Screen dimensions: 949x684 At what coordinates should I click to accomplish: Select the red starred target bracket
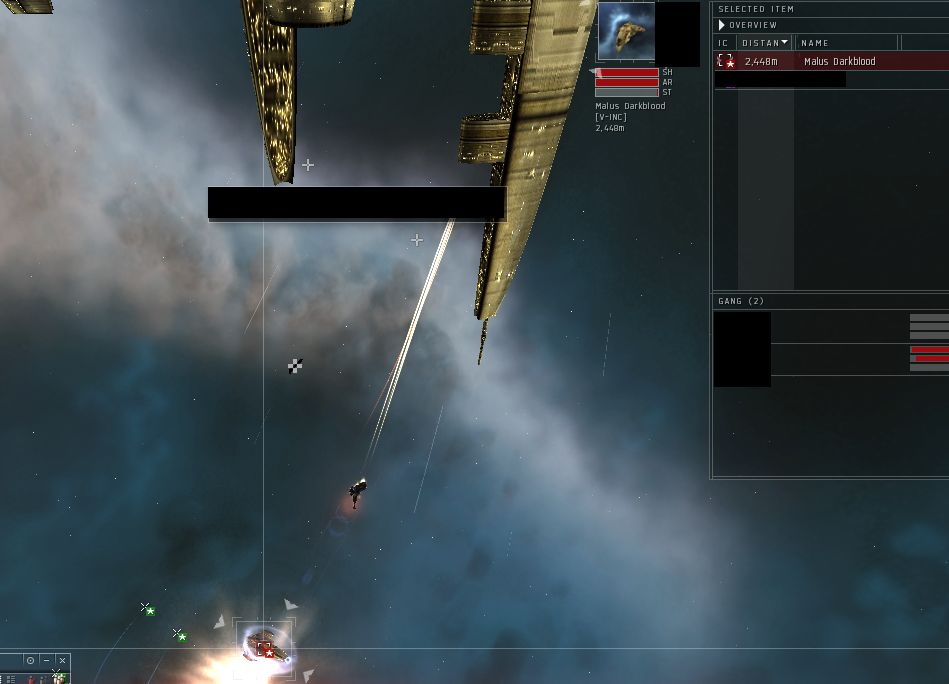pyautogui.click(x=267, y=650)
